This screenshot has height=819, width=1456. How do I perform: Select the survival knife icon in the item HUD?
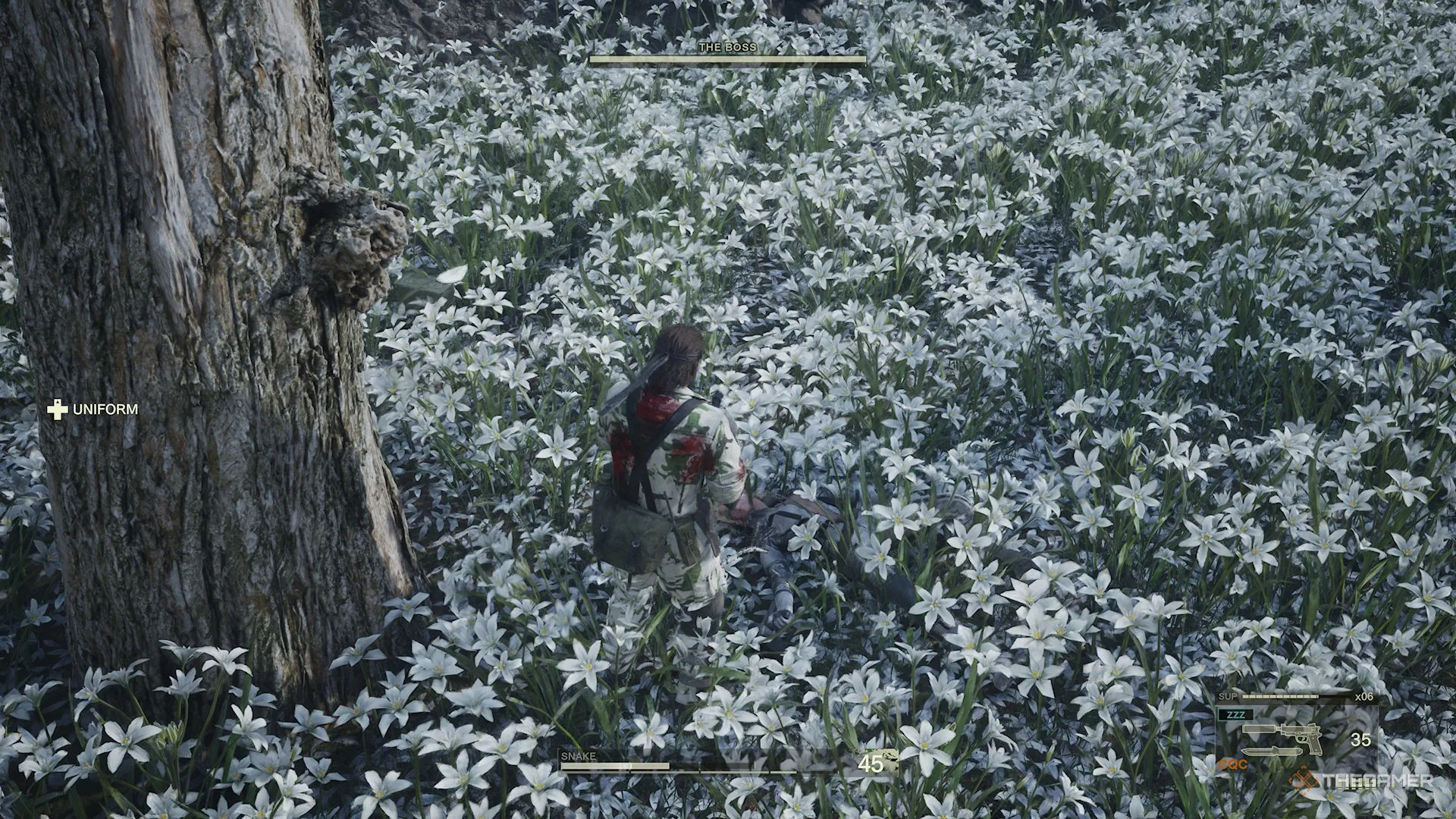1272,752
